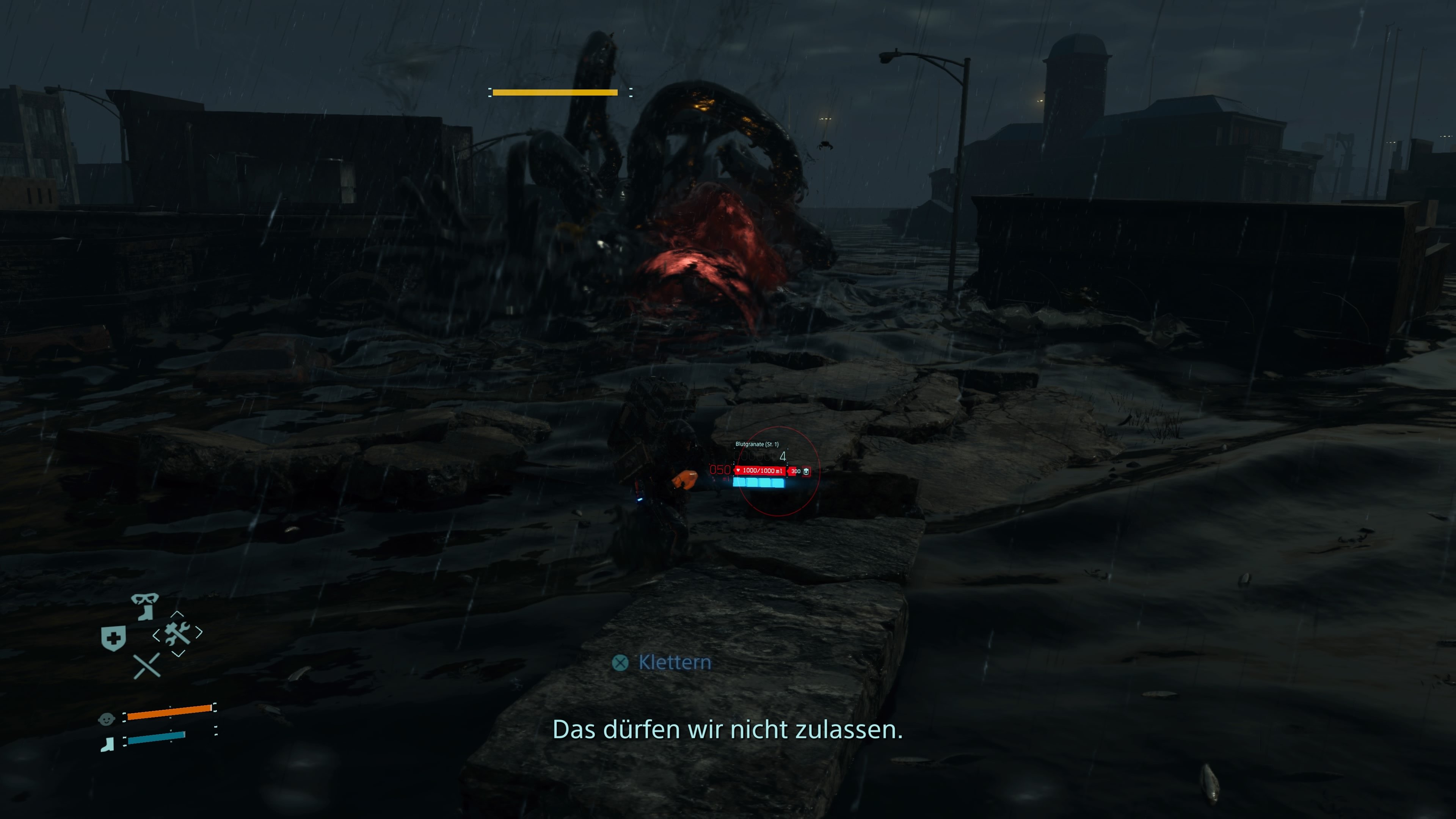1456x819 pixels.
Task: Click the boss's yellow health bar
Action: (555, 92)
